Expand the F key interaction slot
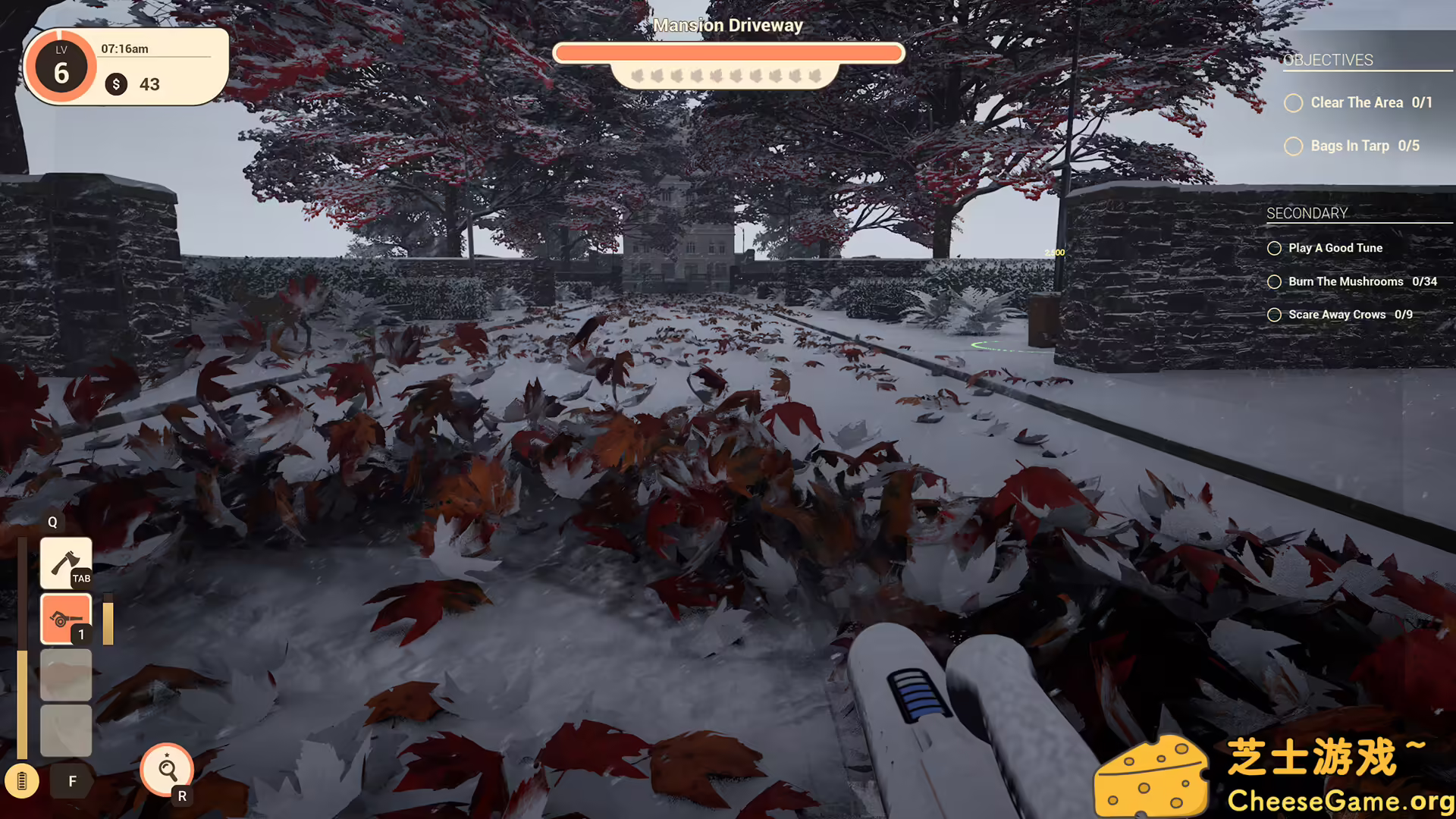This screenshot has width=1456, height=819. pos(72,780)
